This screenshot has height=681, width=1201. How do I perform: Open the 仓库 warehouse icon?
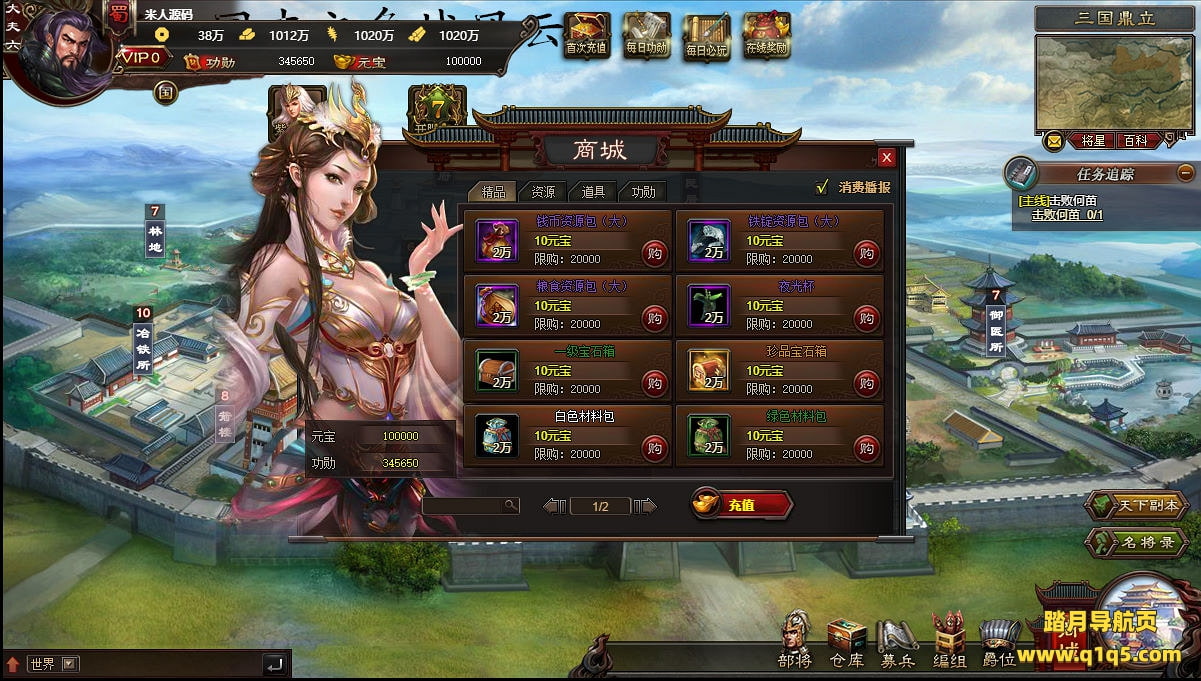[x=846, y=641]
